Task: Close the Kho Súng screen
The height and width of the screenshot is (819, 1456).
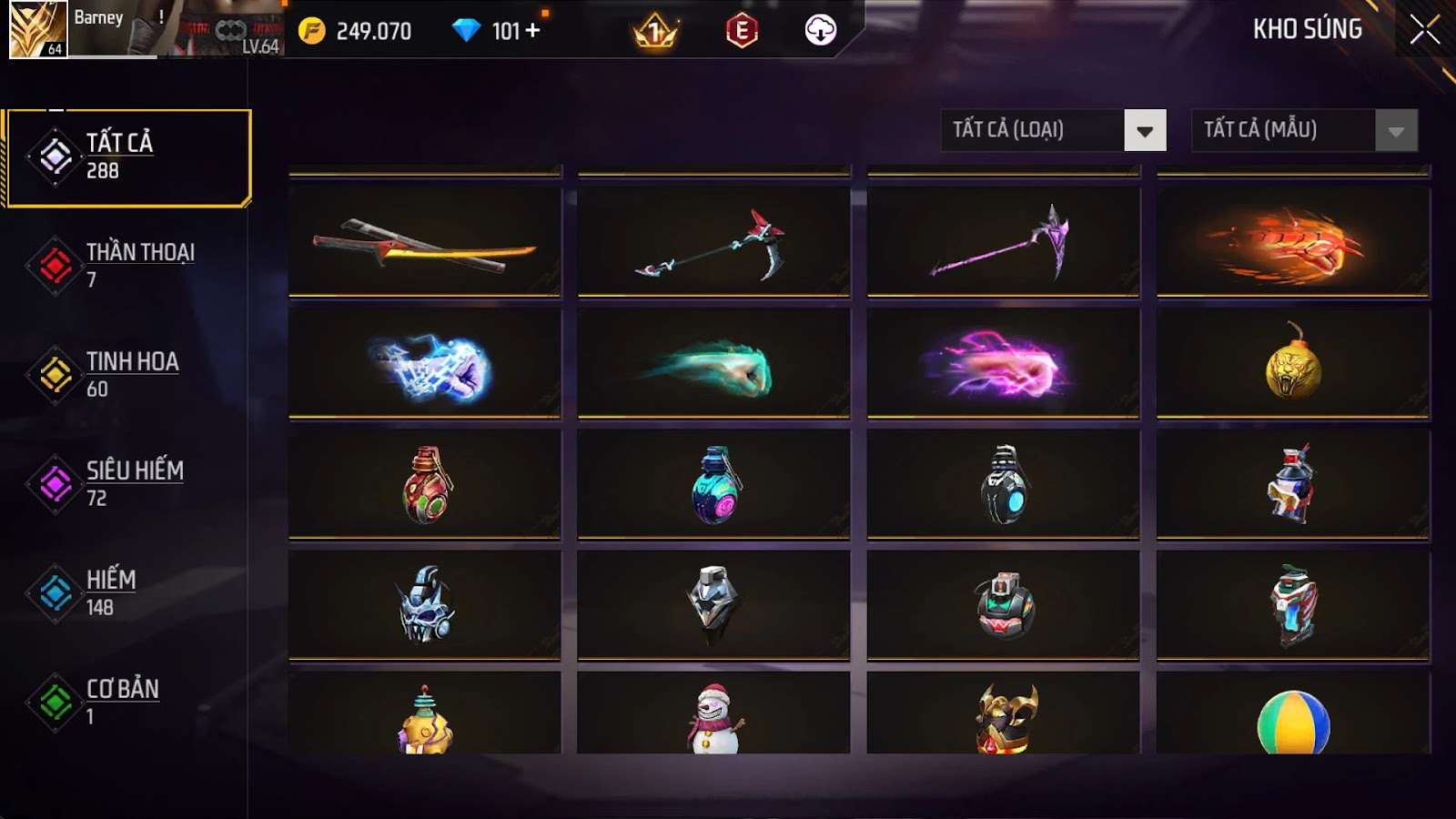Action: tap(1424, 30)
